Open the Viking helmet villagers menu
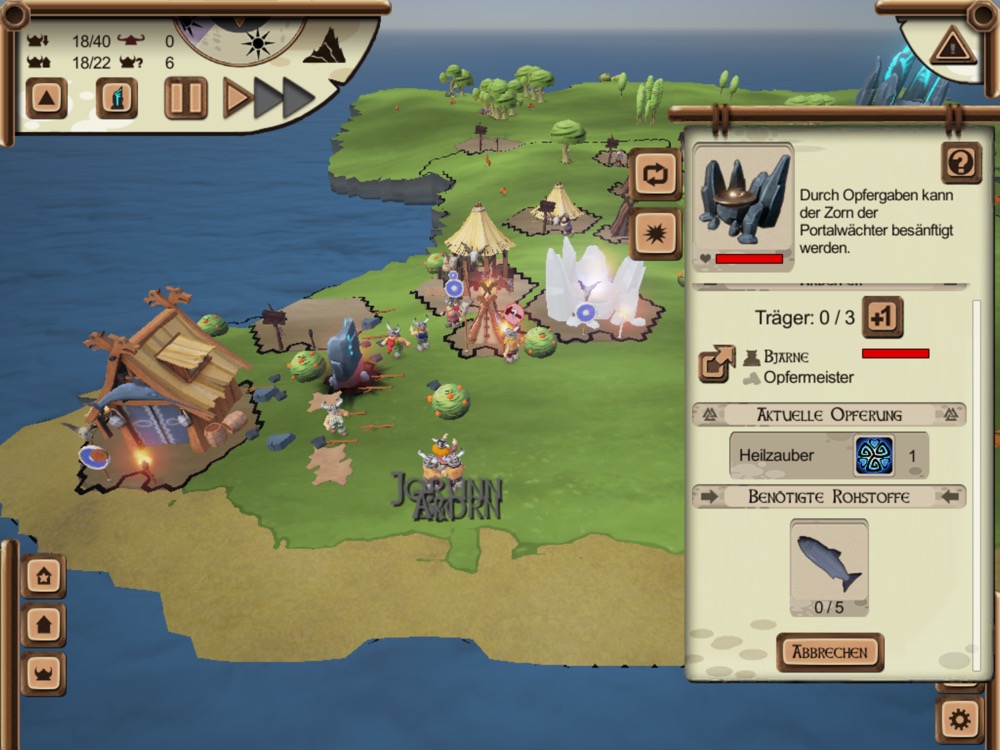The width and height of the screenshot is (1000, 750). point(44,674)
